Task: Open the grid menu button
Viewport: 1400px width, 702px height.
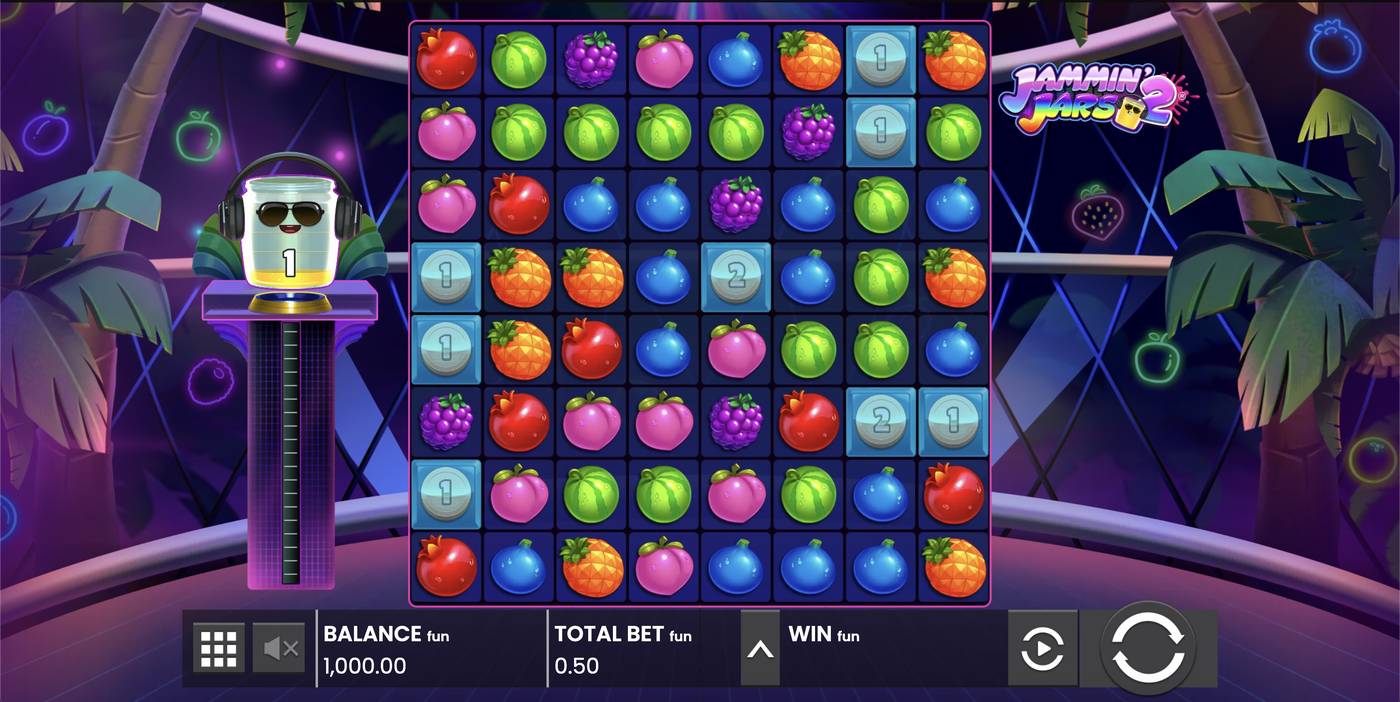Action: pos(219,649)
